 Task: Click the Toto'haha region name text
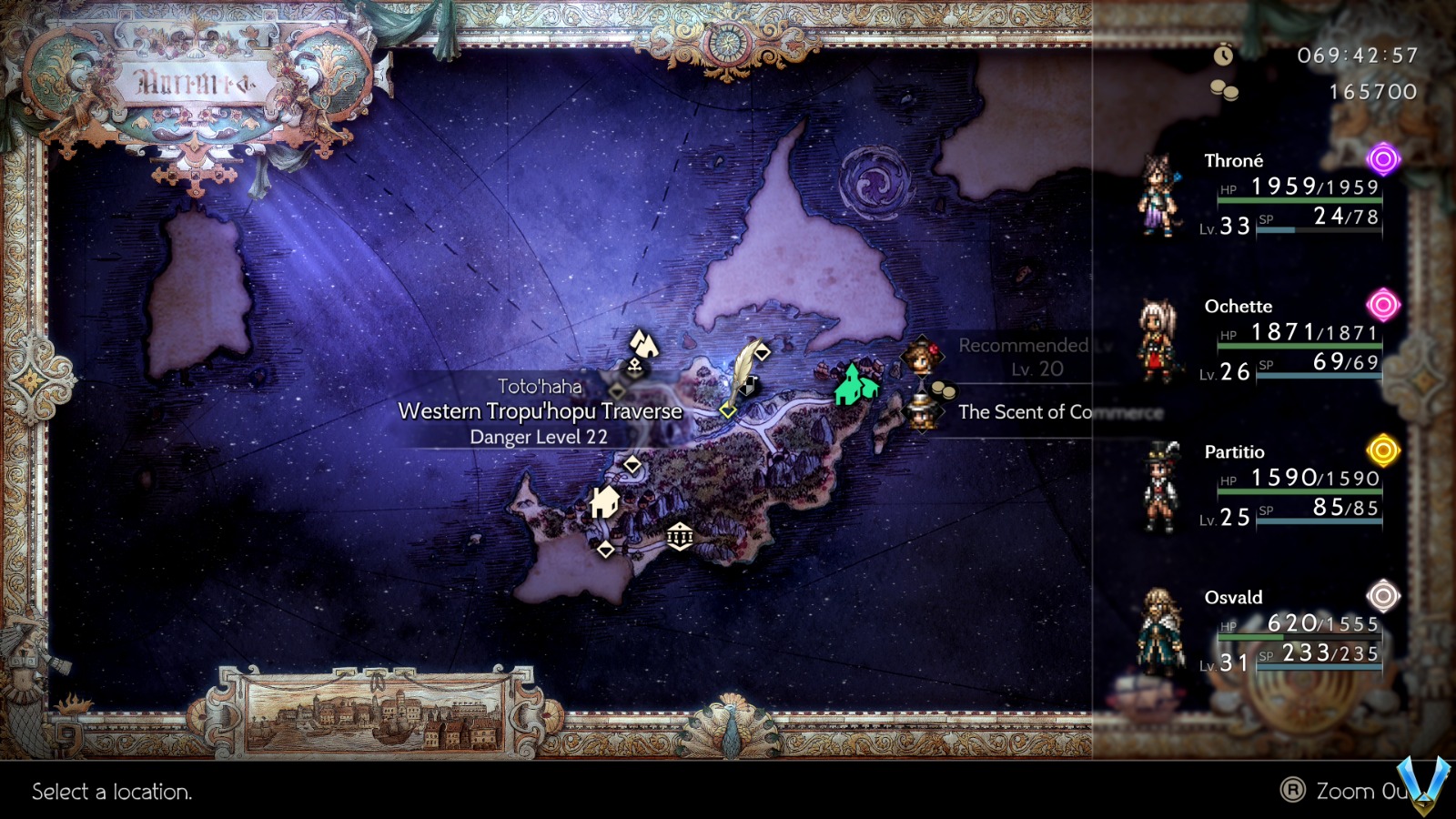tap(539, 385)
